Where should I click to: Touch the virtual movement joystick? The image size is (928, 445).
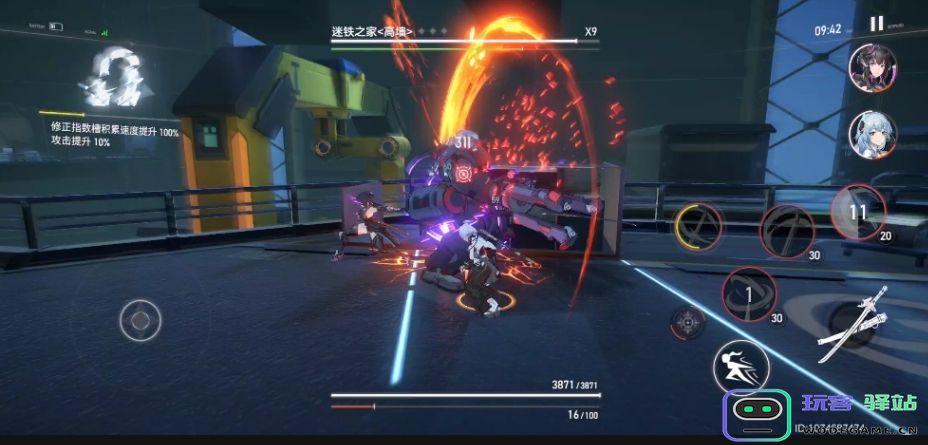[x=140, y=321]
